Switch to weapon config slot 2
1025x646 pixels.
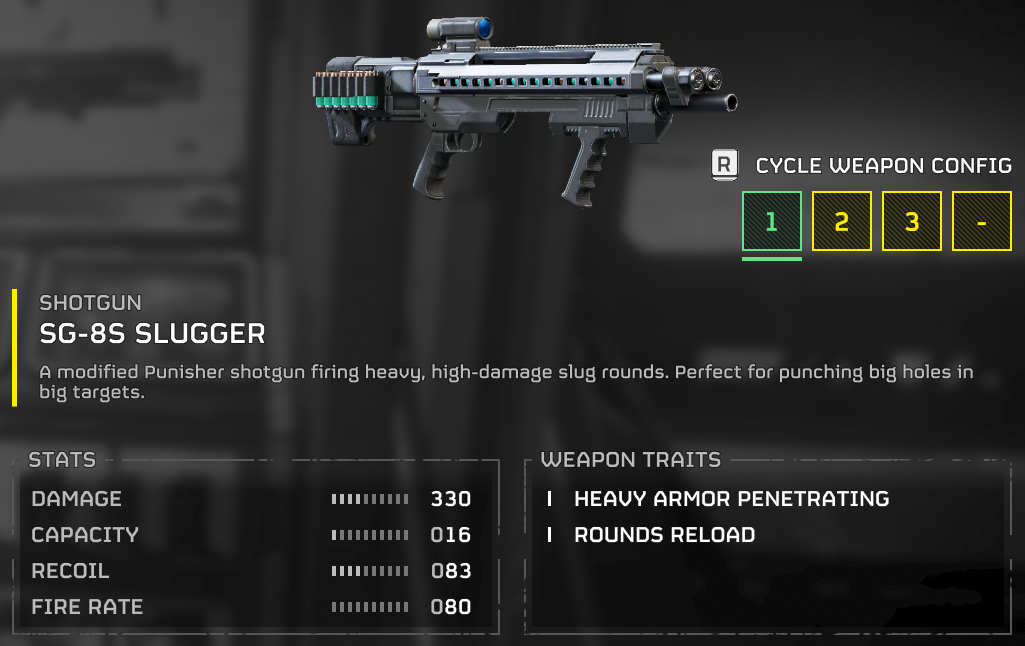tap(841, 221)
